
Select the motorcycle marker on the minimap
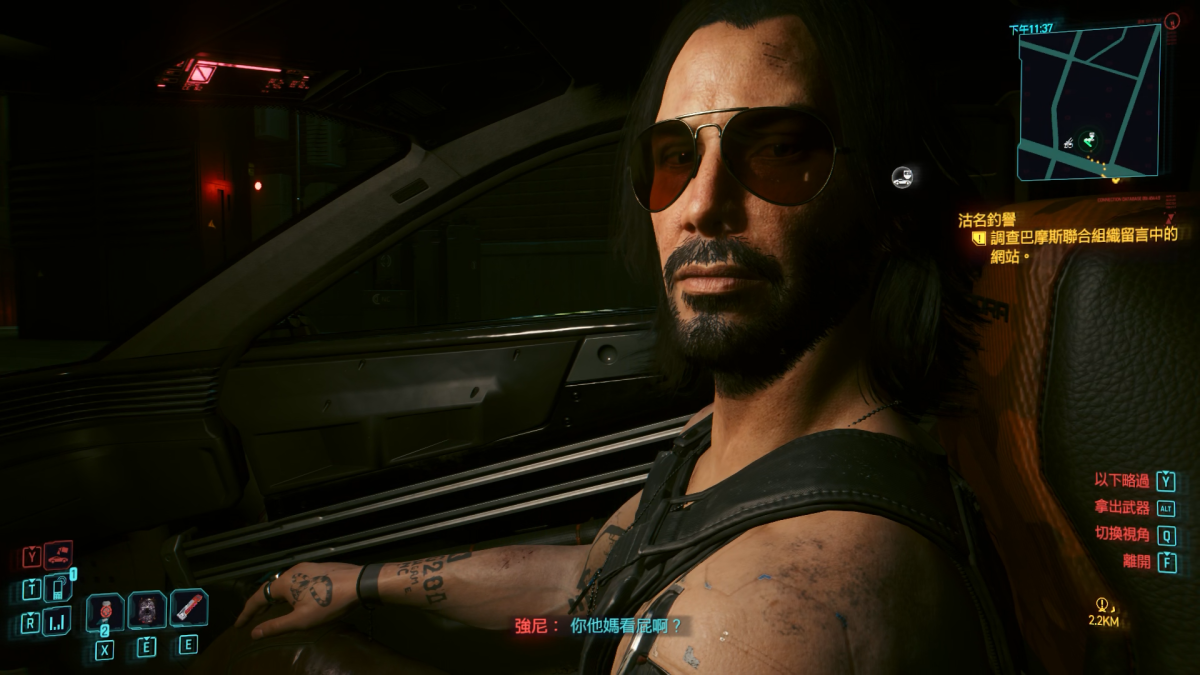pos(1070,141)
